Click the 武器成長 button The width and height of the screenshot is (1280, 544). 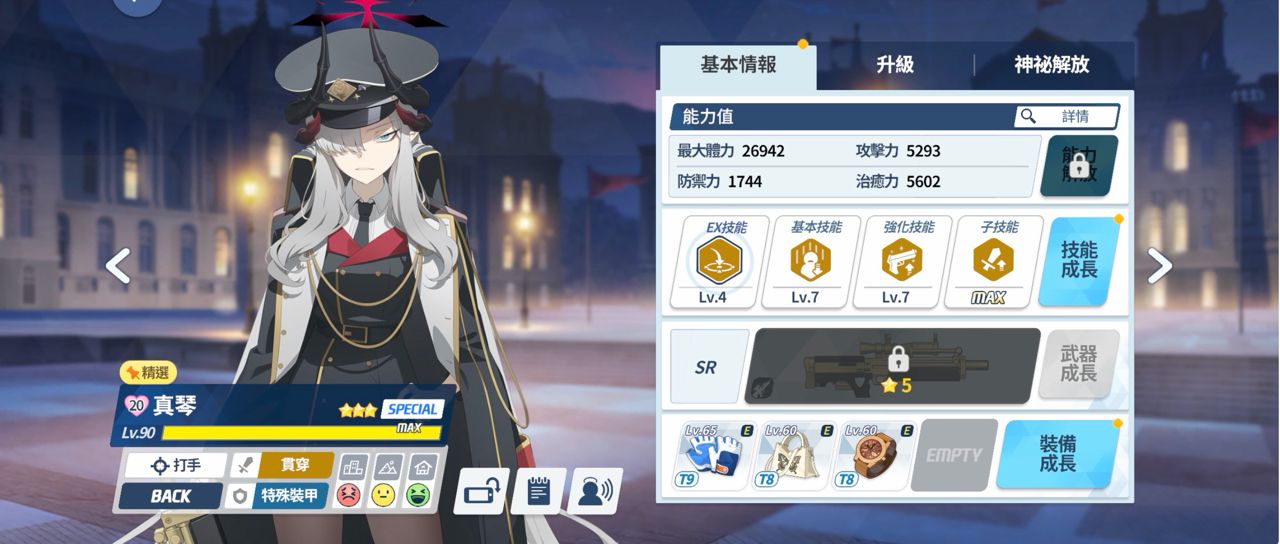tap(1079, 365)
